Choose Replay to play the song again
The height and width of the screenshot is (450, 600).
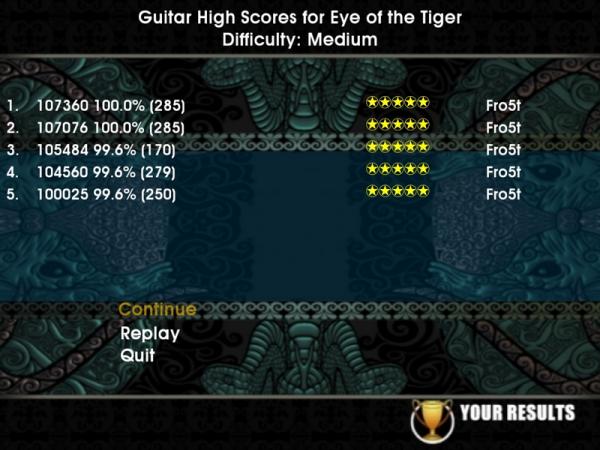point(150,334)
